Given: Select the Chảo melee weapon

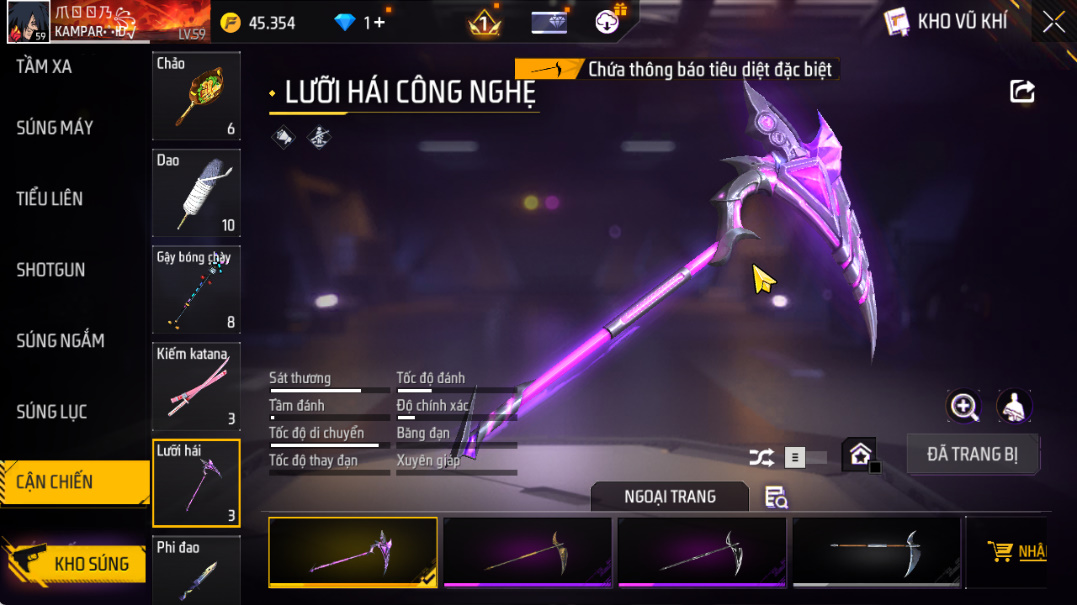Looking at the screenshot, I should 196,96.
